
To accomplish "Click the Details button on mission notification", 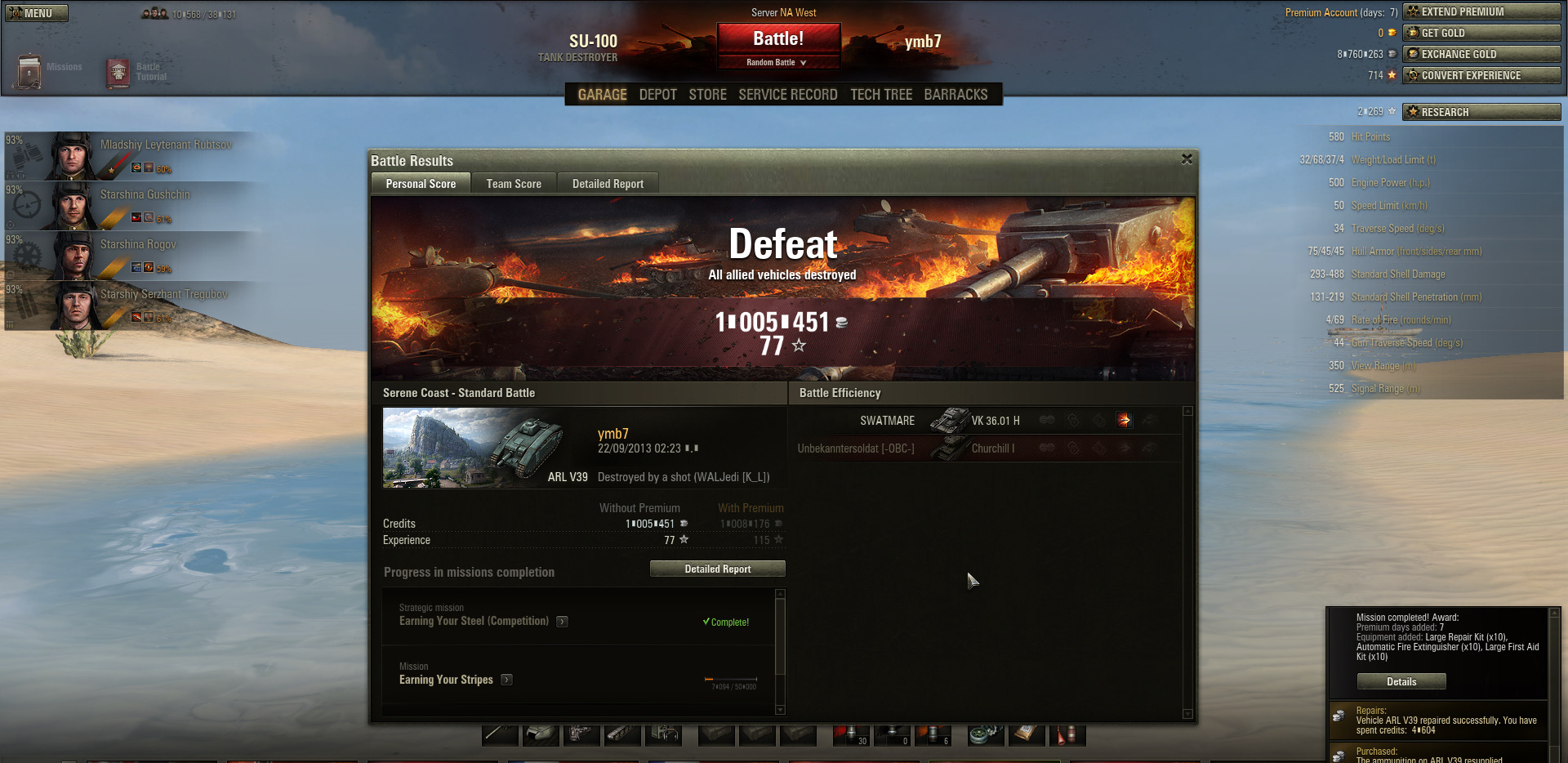I will [1401, 680].
